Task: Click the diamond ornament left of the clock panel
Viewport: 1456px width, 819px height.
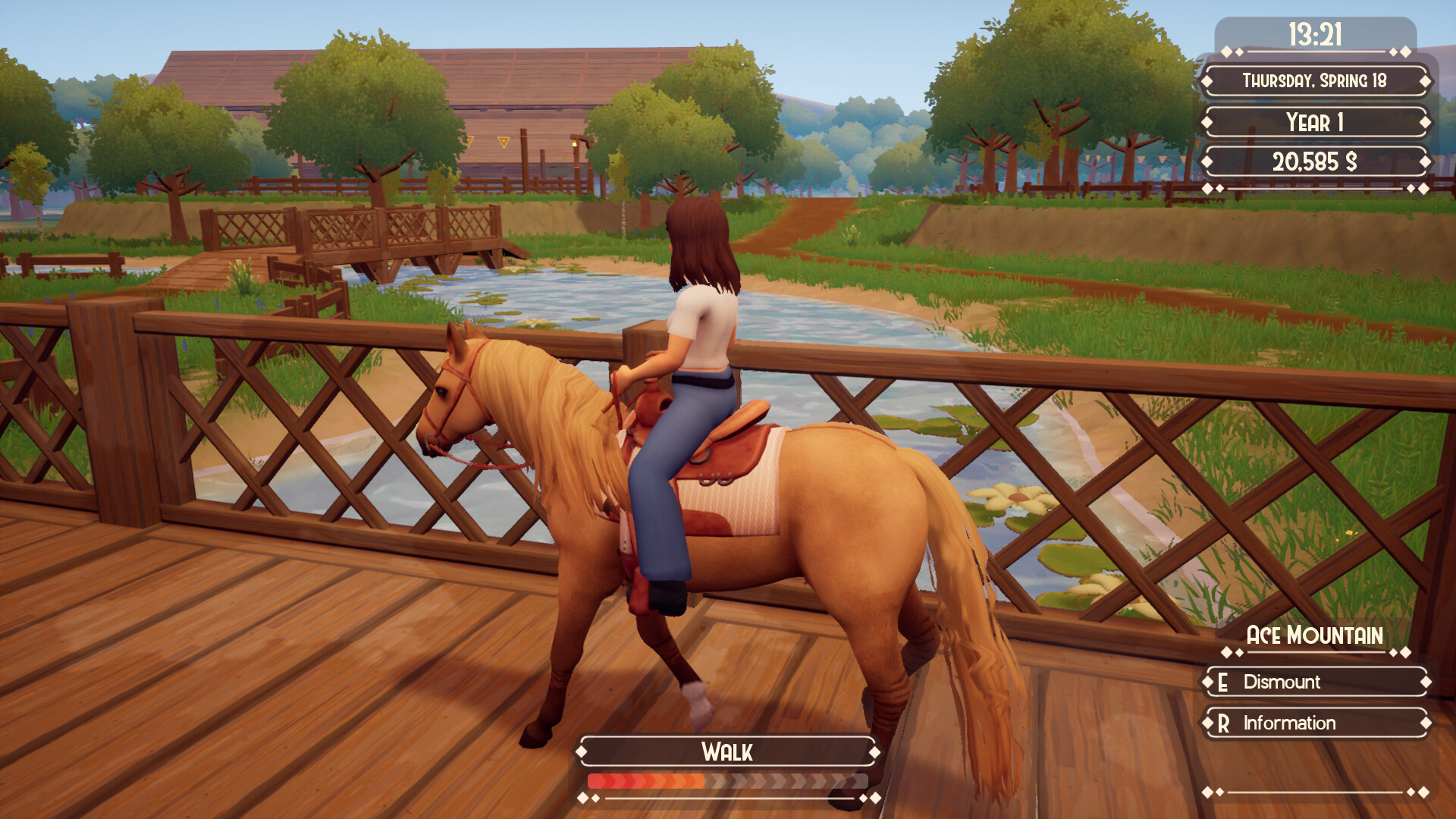Action: click(x=1228, y=51)
